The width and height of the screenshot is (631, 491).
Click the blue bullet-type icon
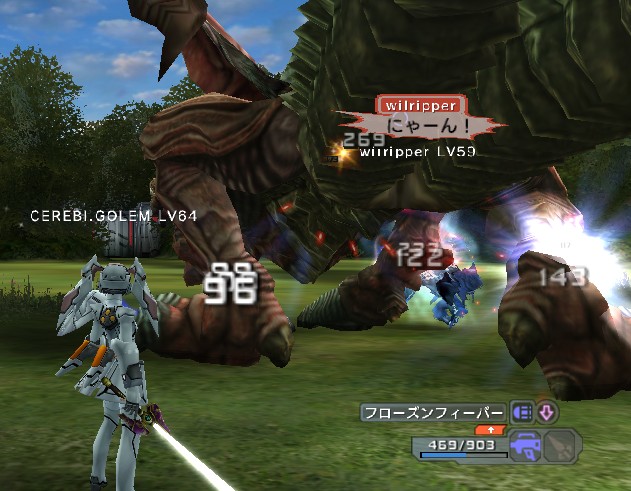[522, 412]
